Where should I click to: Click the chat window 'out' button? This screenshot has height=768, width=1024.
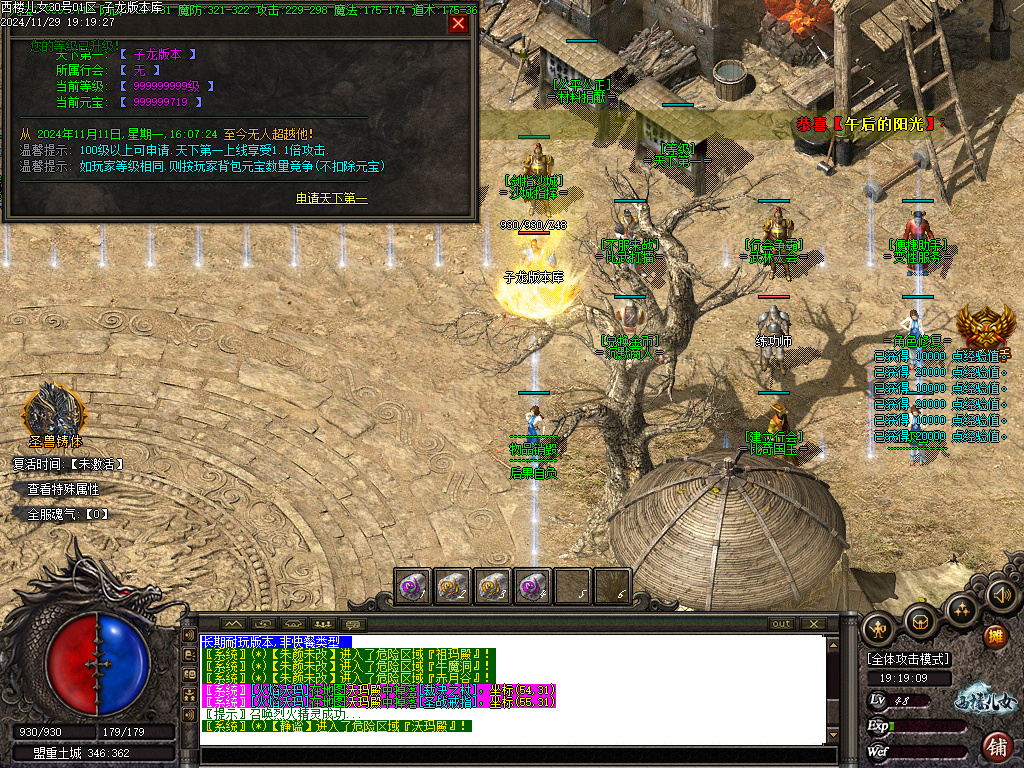pyautogui.click(x=781, y=624)
